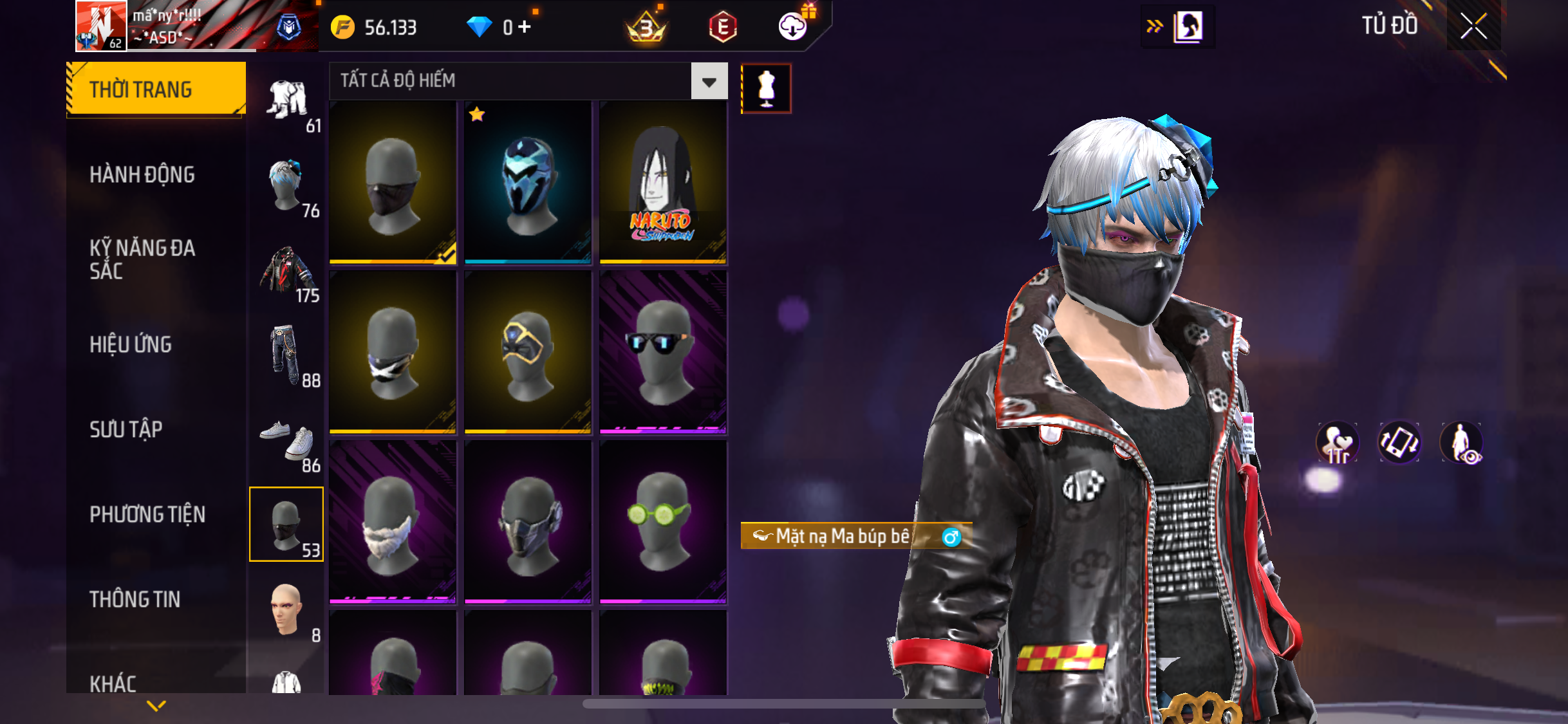Open the Kỹ Năng Đa Sắc section
This screenshot has height=724, width=1568.
[x=142, y=259]
